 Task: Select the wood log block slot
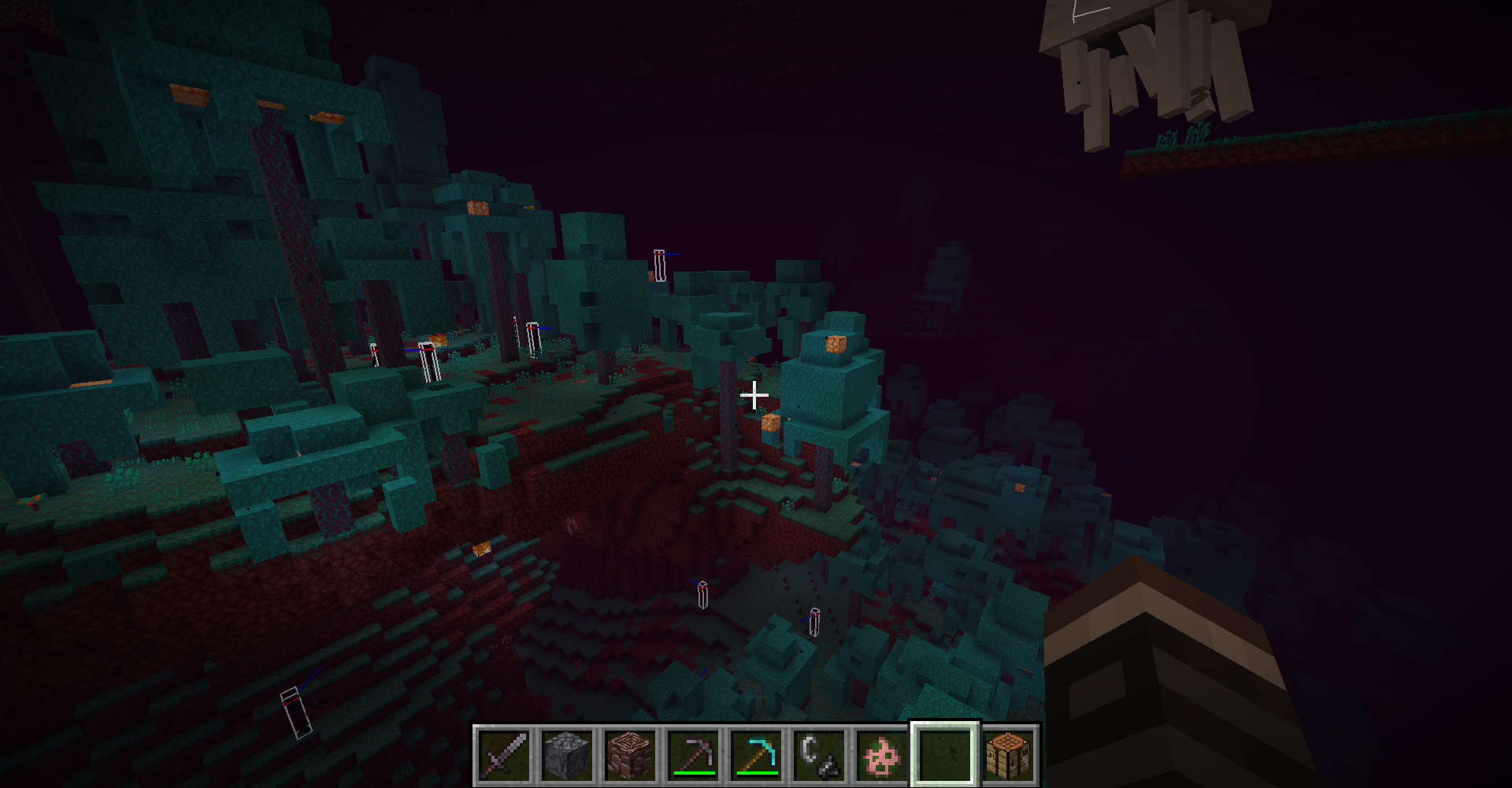pyautogui.click(x=630, y=755)
